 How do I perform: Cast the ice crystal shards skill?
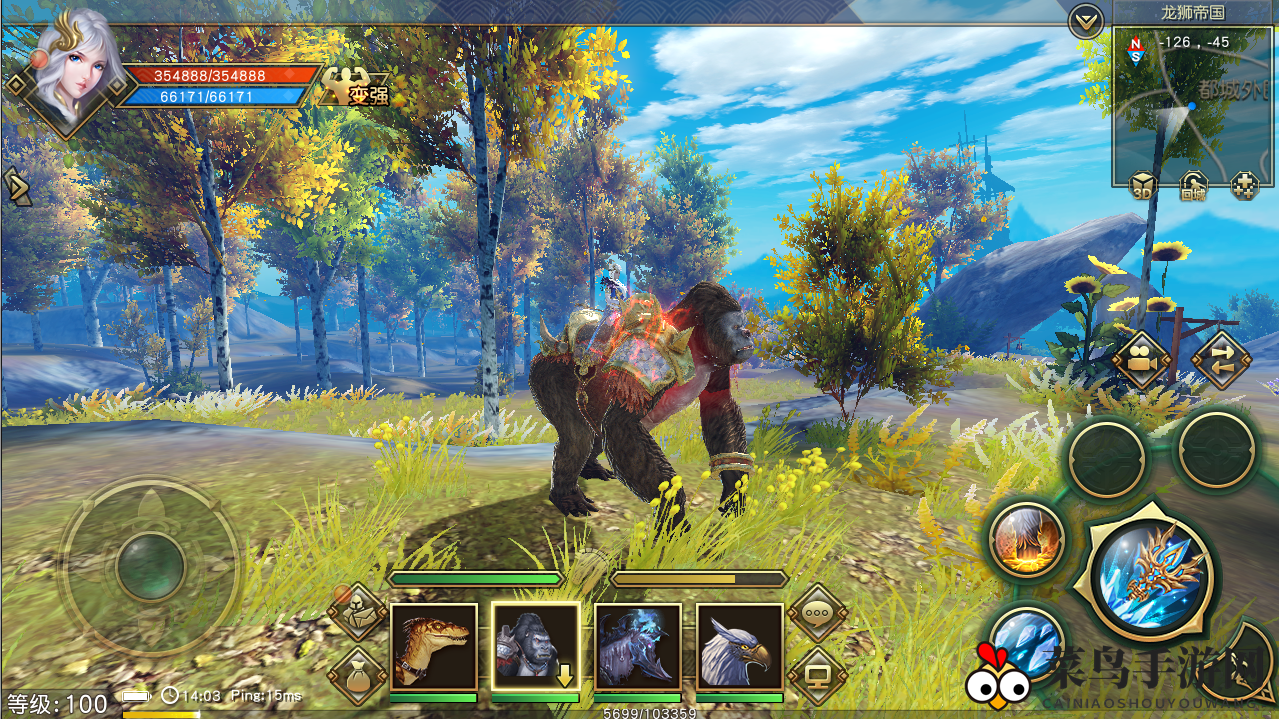[1023, 638]
